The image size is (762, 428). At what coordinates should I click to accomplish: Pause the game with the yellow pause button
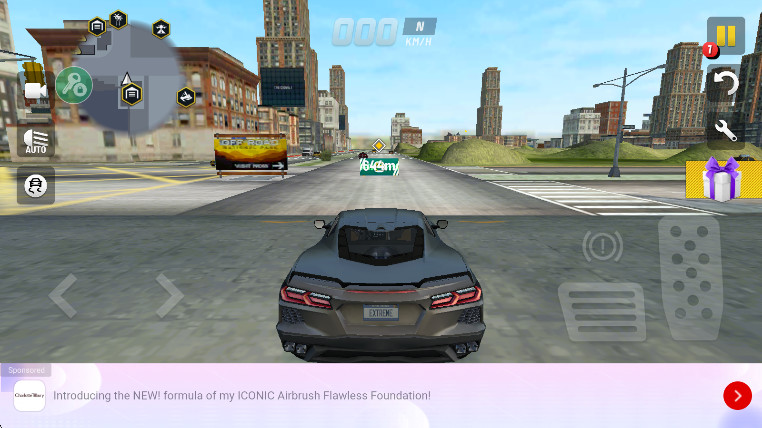pos(726,36)
